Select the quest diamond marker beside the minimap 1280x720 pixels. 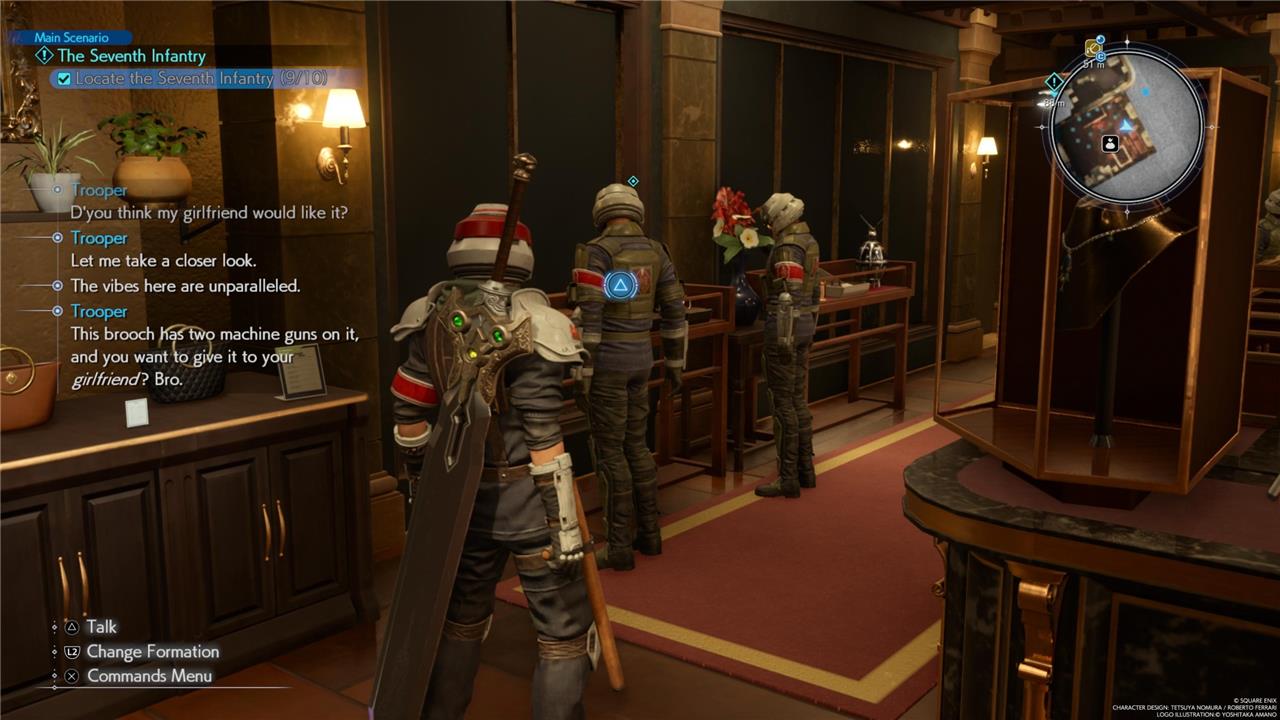tap(1054, 82)
